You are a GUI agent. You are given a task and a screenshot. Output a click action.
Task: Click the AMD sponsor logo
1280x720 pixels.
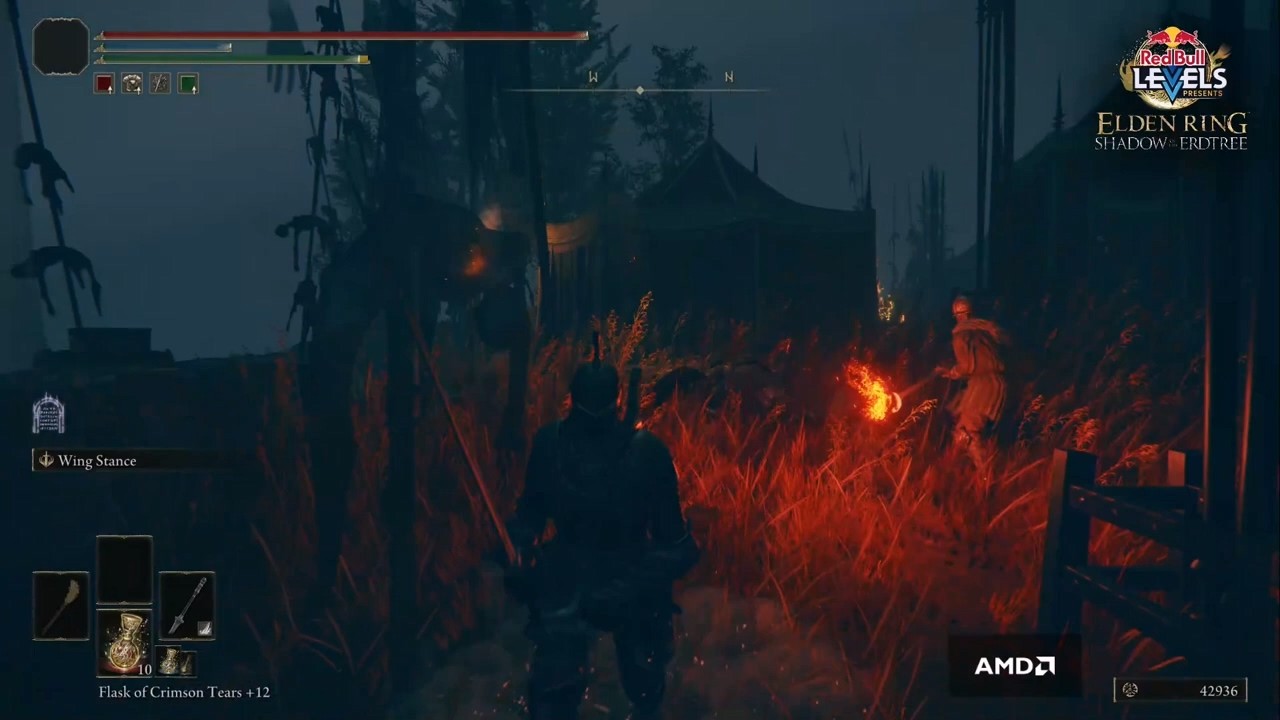pos(1014,666)
